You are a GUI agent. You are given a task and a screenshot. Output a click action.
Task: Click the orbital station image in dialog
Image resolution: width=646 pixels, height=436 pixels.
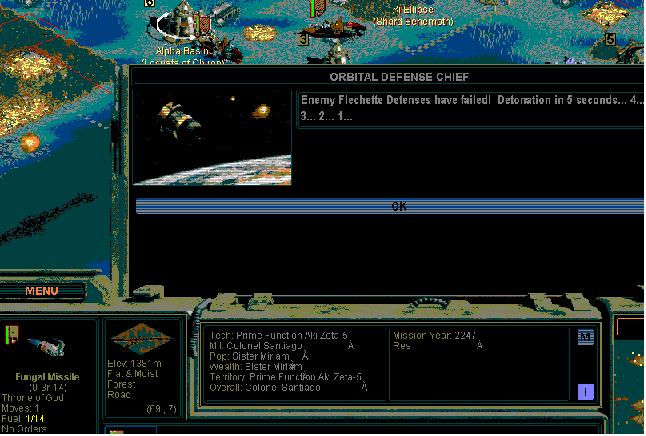click(212, 139)
